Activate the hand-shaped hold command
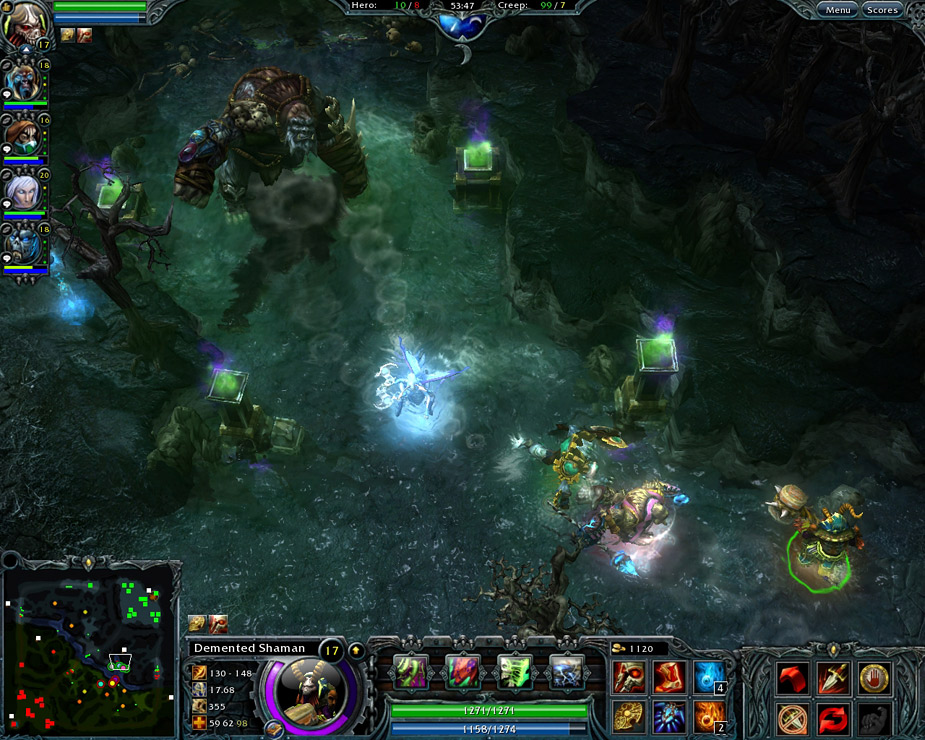Screen dimensions: 925x740 click(874, 679)
